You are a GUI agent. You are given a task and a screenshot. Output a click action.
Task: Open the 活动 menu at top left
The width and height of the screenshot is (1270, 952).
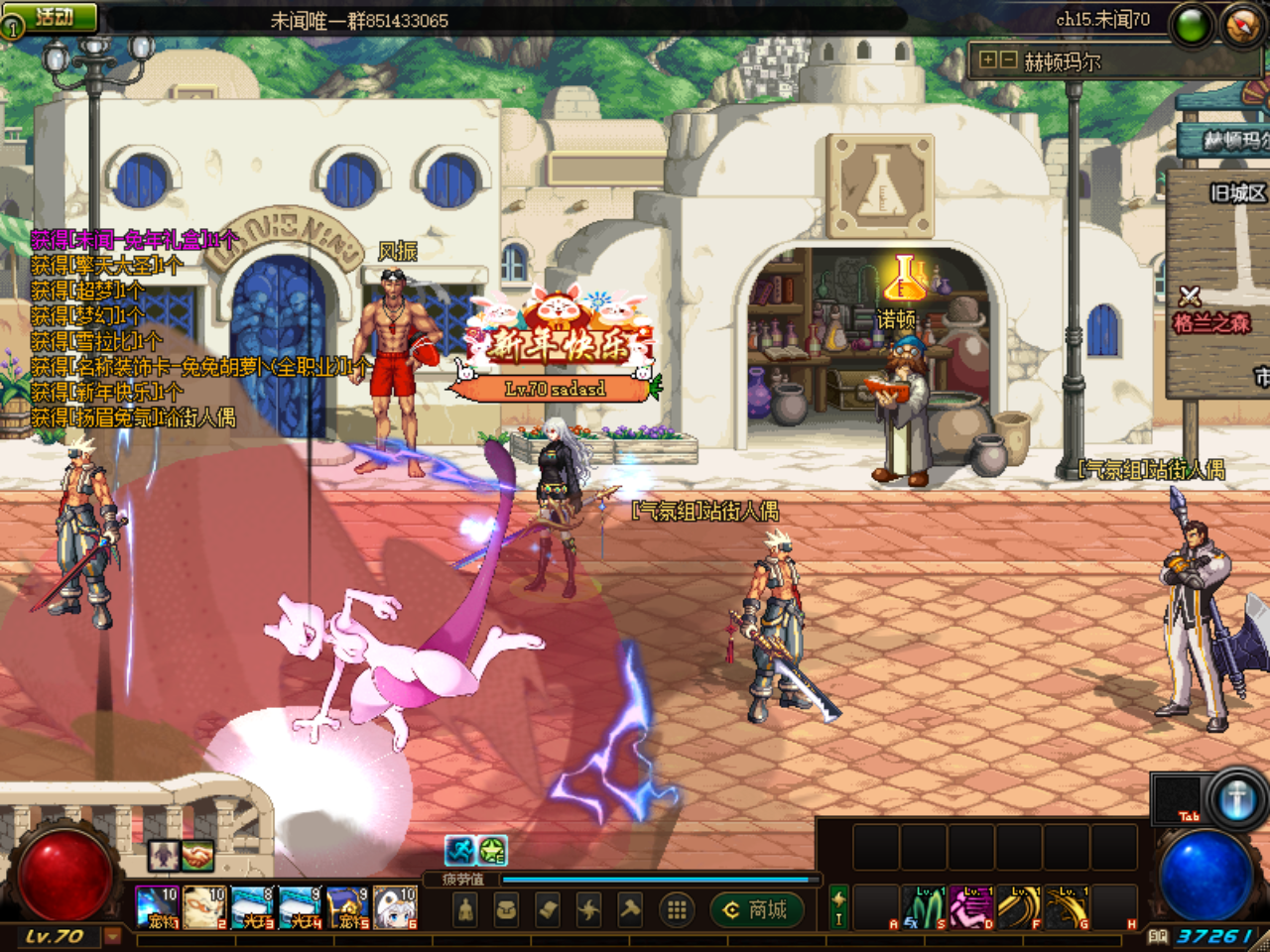tap(52, 15)
